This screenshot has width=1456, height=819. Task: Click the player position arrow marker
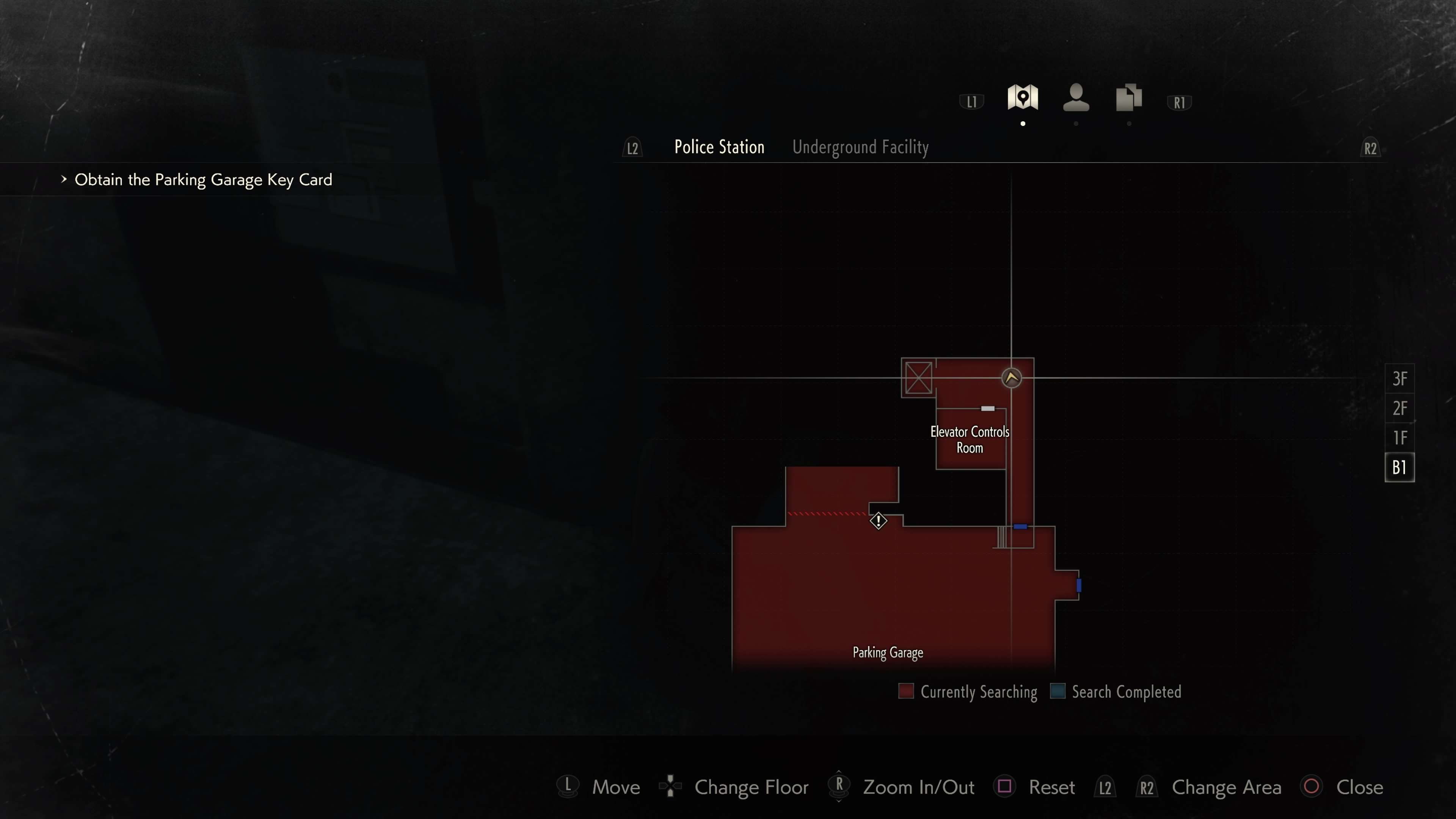(x=1011, y=378)
